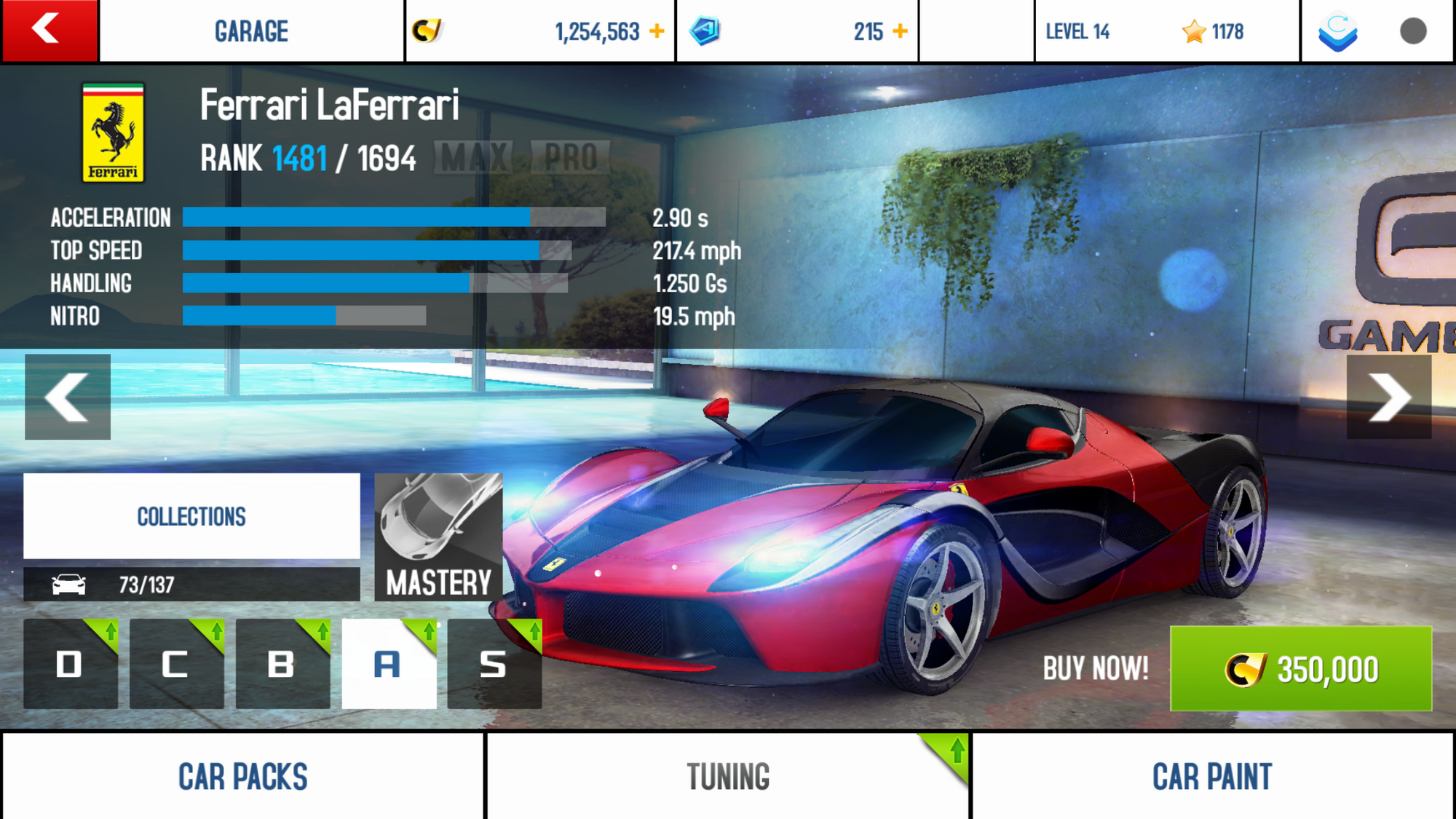The height and width of the screenshot is (819, 1456).
Task: Open the Tuning menu
Action: tap(728, 776)
